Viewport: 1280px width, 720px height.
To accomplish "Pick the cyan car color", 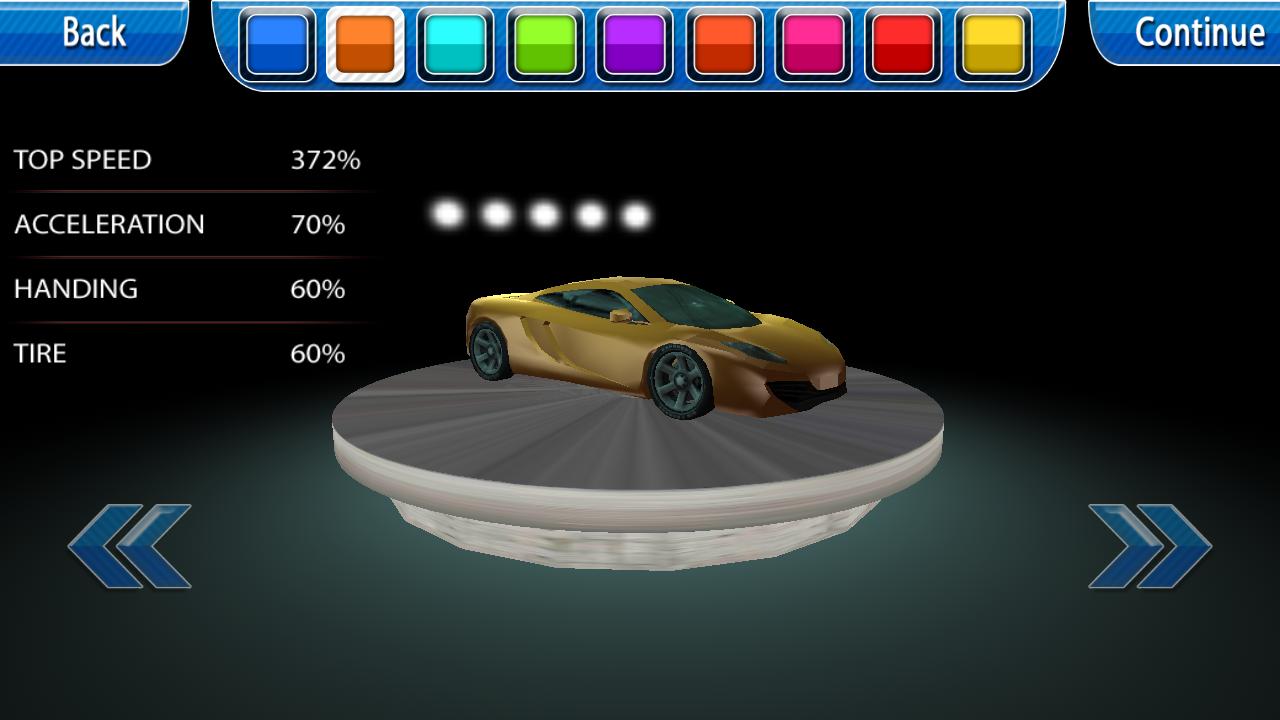I will click(455, 45).
